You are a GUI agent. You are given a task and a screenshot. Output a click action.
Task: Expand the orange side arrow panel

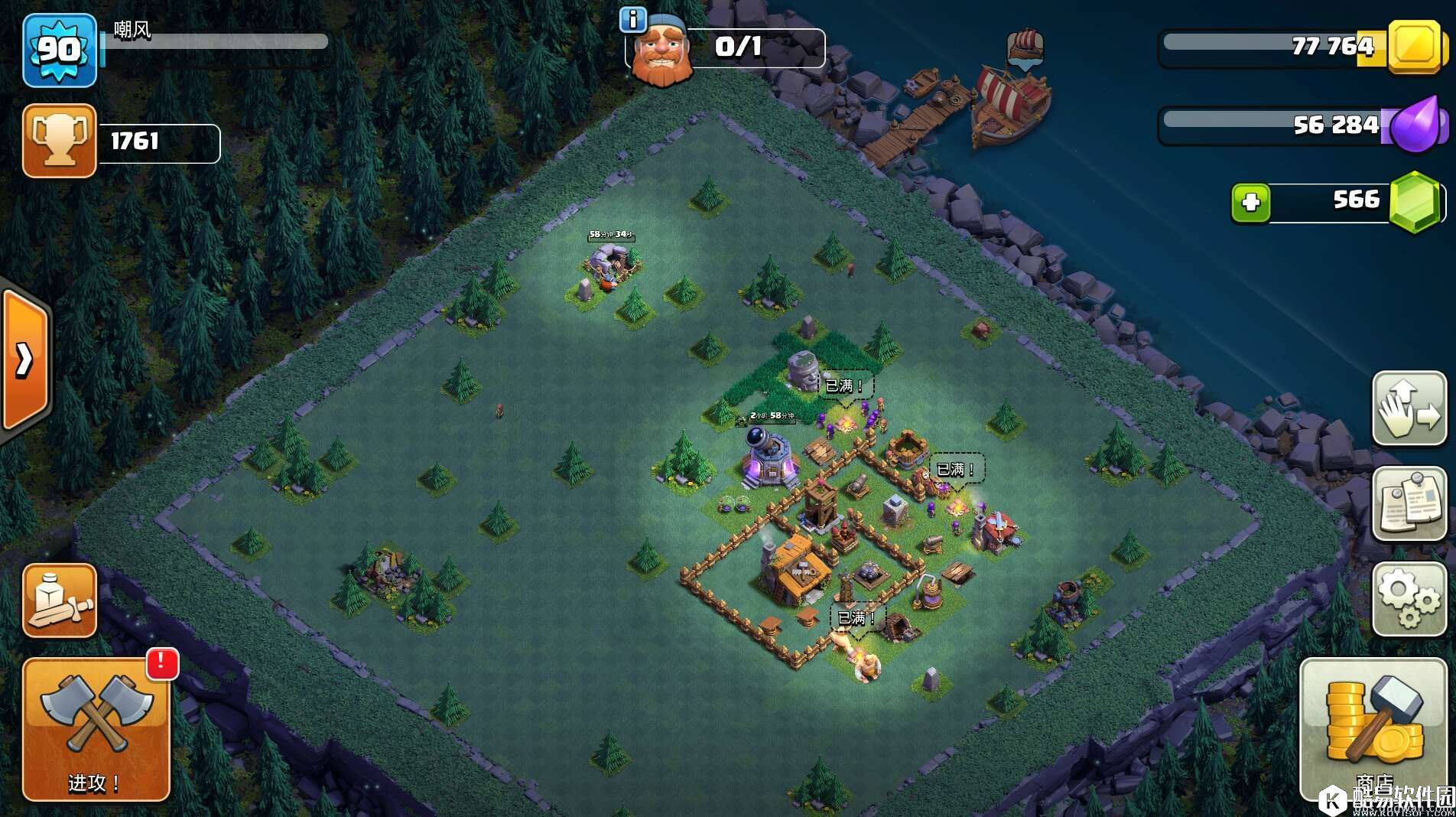(x=25, y=360)
